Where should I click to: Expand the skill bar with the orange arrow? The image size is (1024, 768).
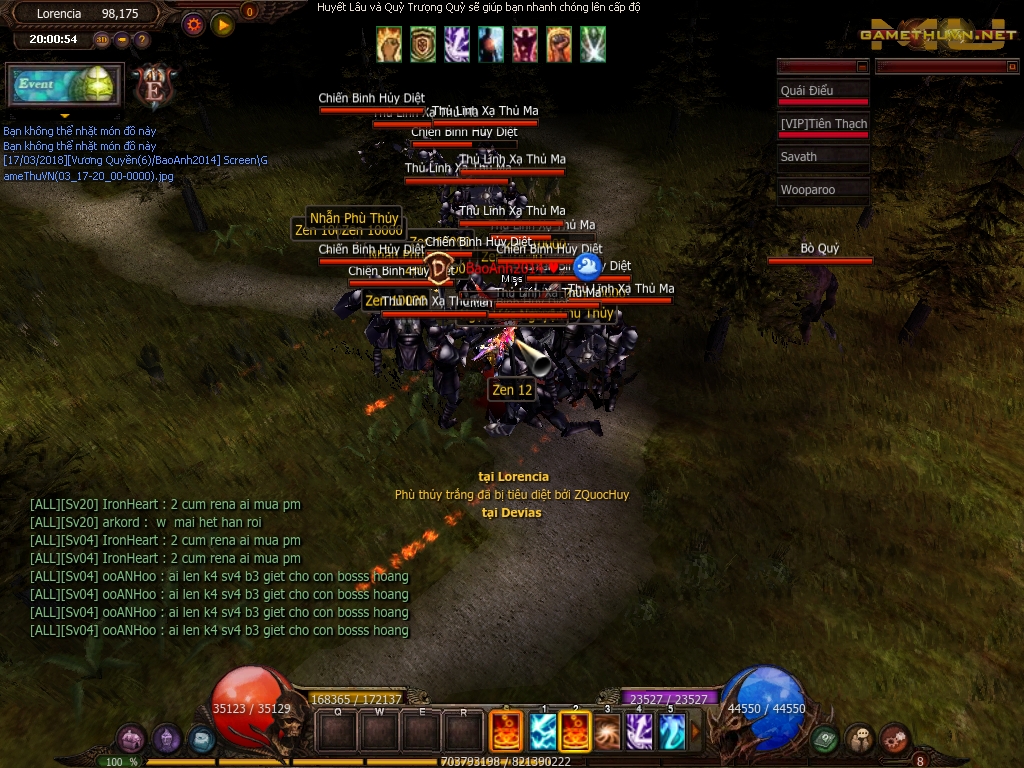(697, 731)
